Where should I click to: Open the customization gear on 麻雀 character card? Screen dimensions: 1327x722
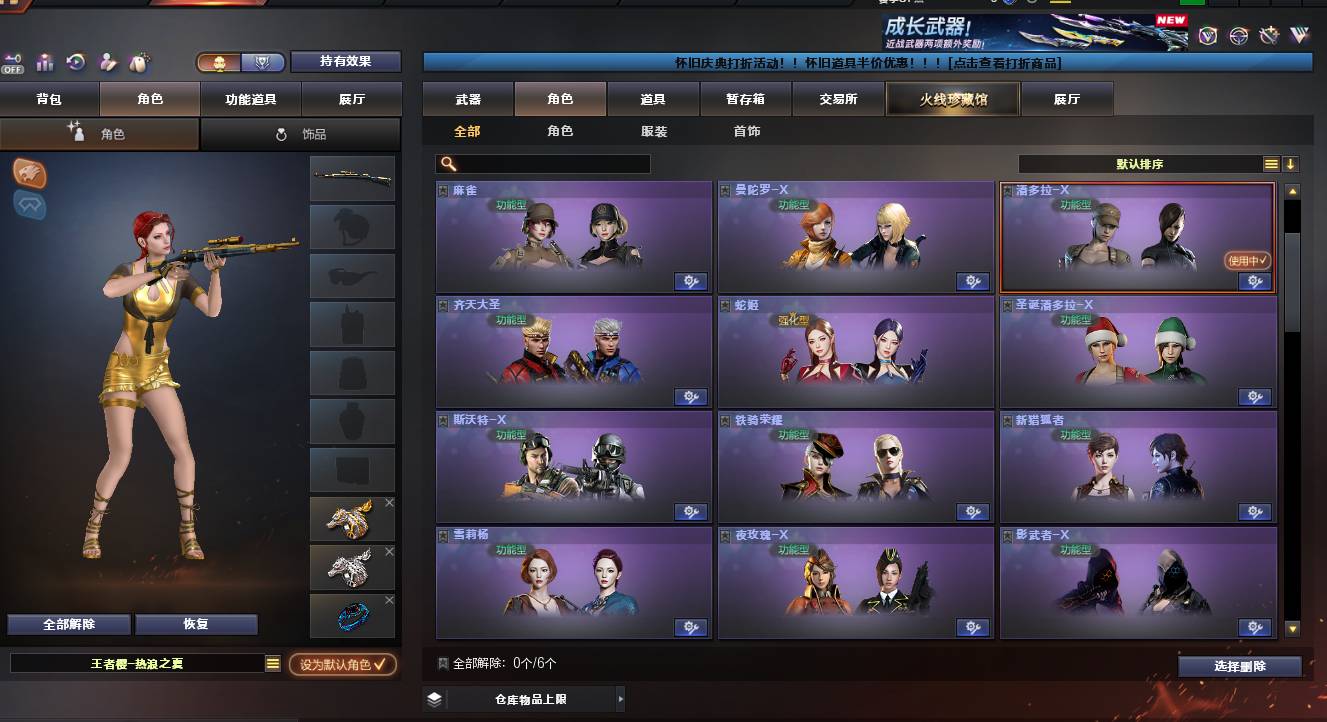click(x=690, y=281)
